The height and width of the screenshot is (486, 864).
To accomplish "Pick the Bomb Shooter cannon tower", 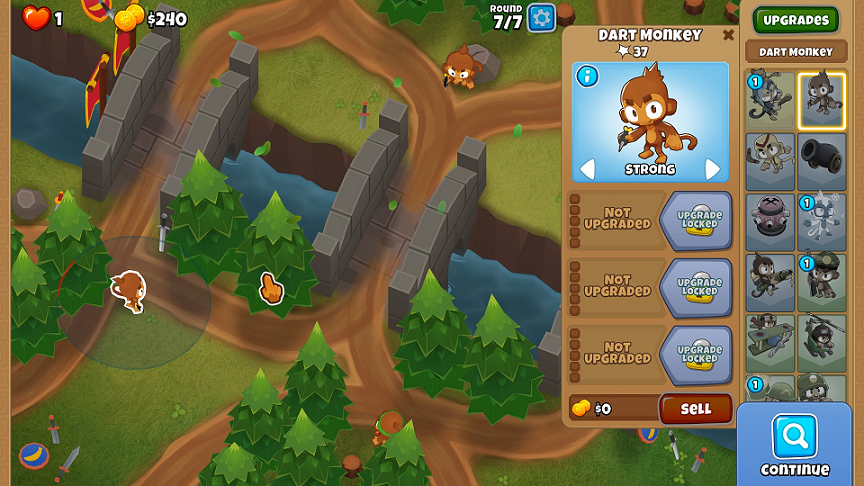I will tap(822, 161).
